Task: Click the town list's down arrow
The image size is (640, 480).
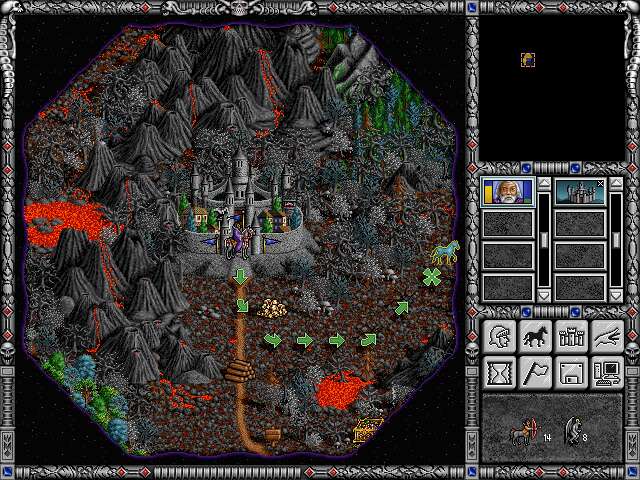Action: point(617,296)
